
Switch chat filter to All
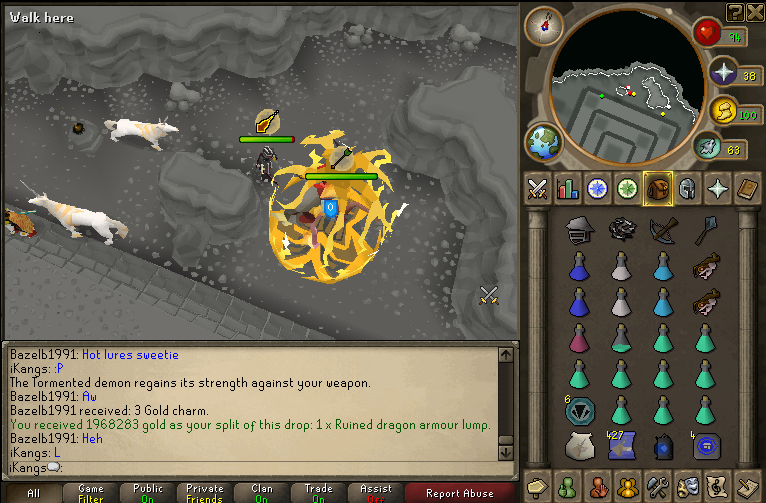34,493
